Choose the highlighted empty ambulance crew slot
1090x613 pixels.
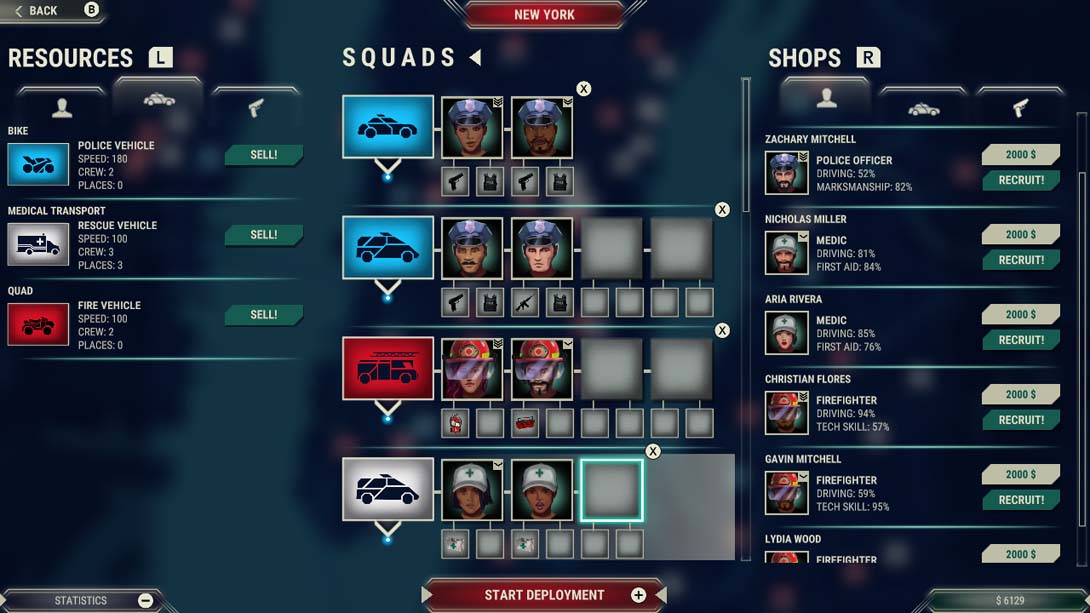click(612, 490)
